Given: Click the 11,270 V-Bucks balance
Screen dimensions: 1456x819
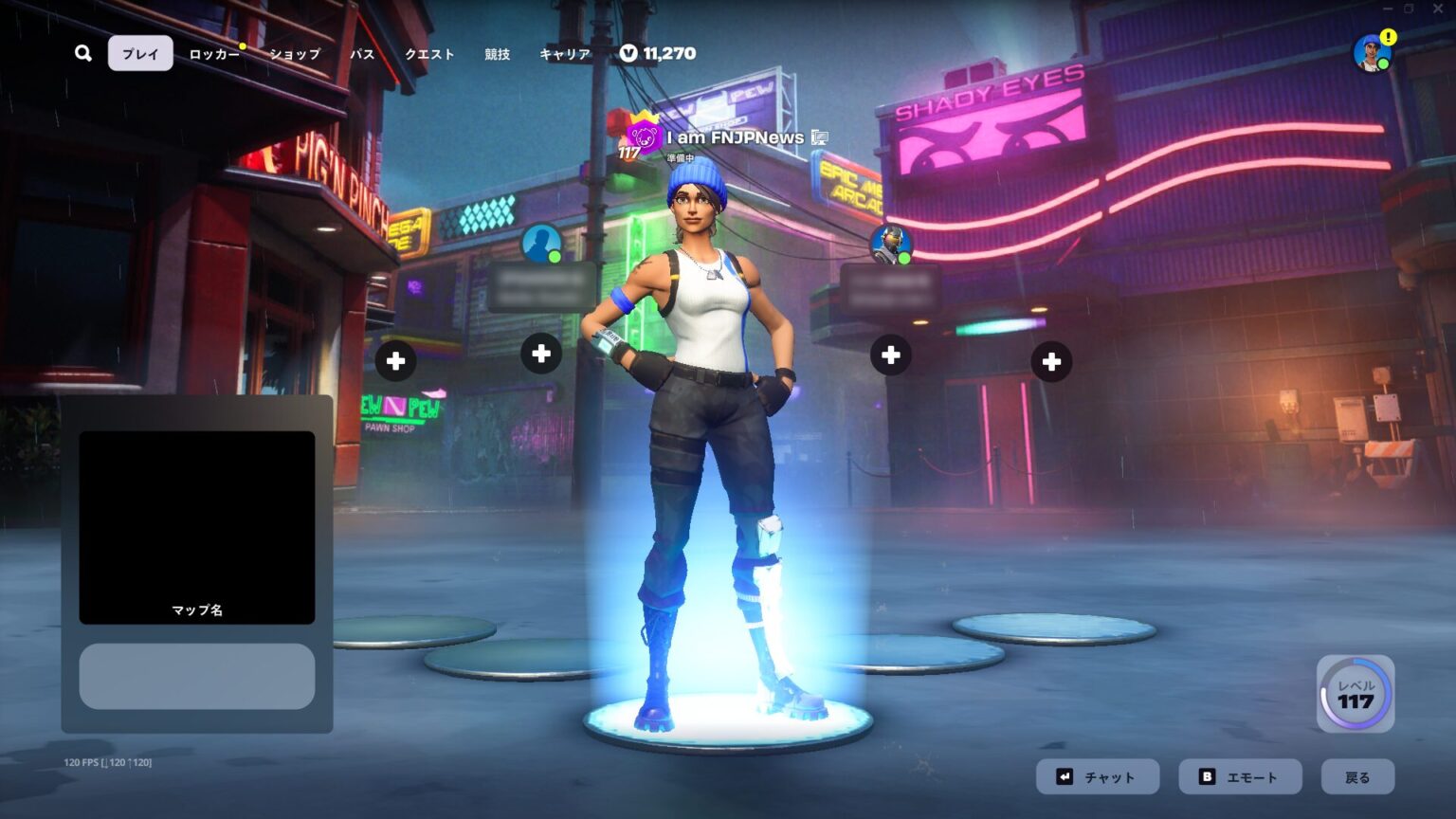Looking at the screenshot, I should click(659, 54).
